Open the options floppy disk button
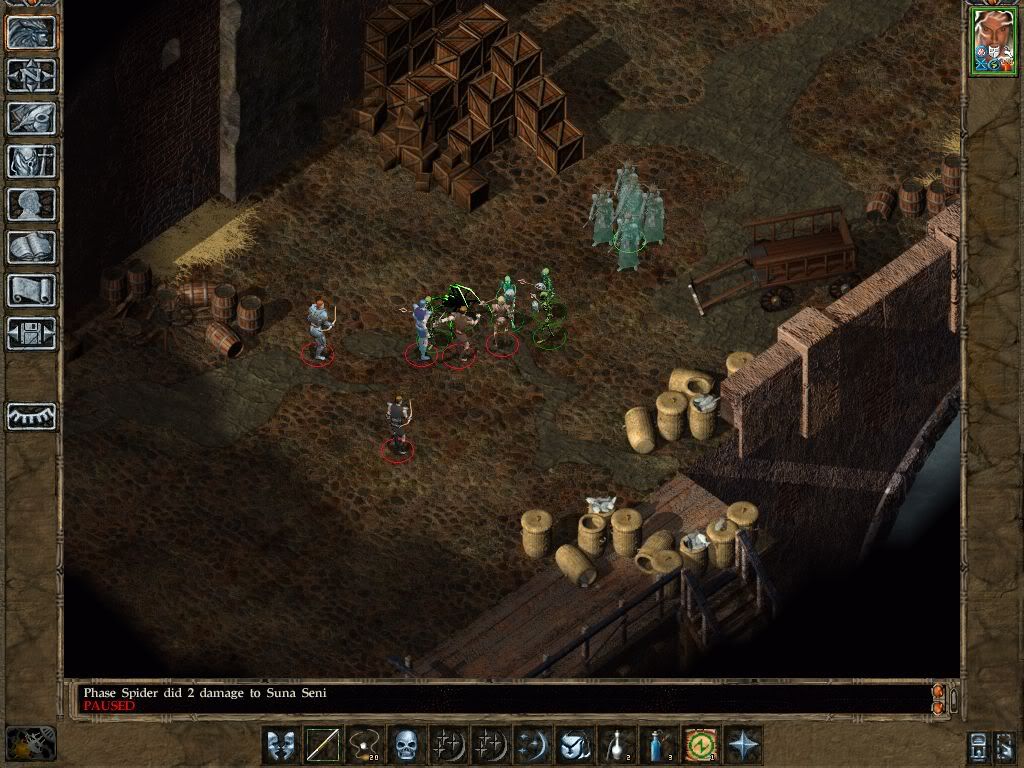 click(31, 333)
